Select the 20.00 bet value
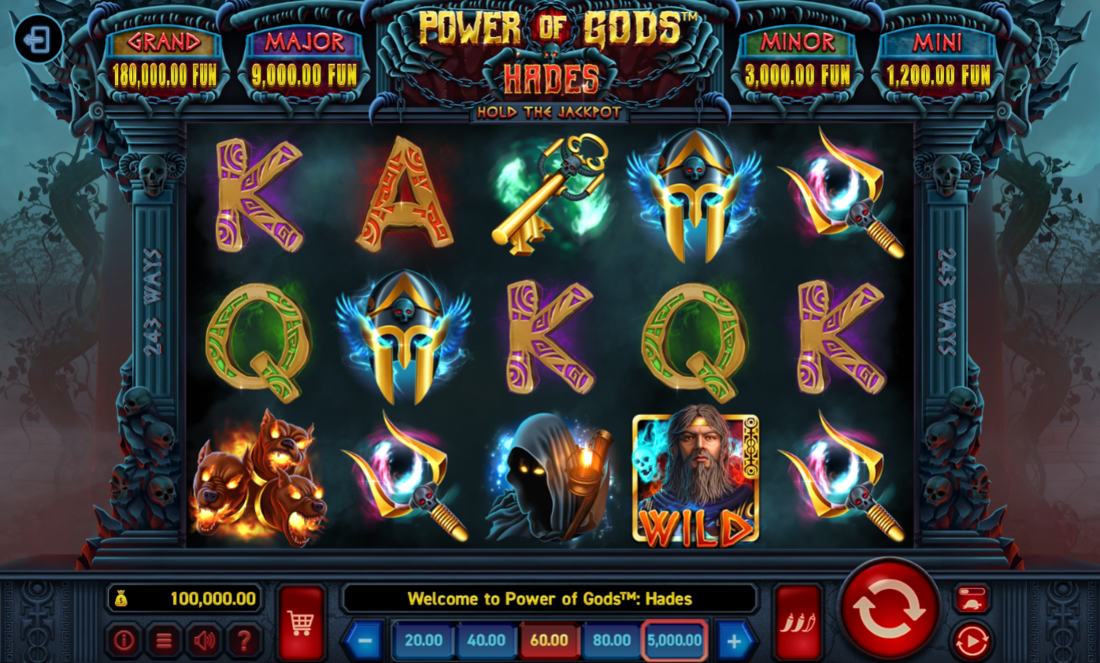Image resolution: width=1100 pixels, height=663 pixels. click(x=424, y=640)
